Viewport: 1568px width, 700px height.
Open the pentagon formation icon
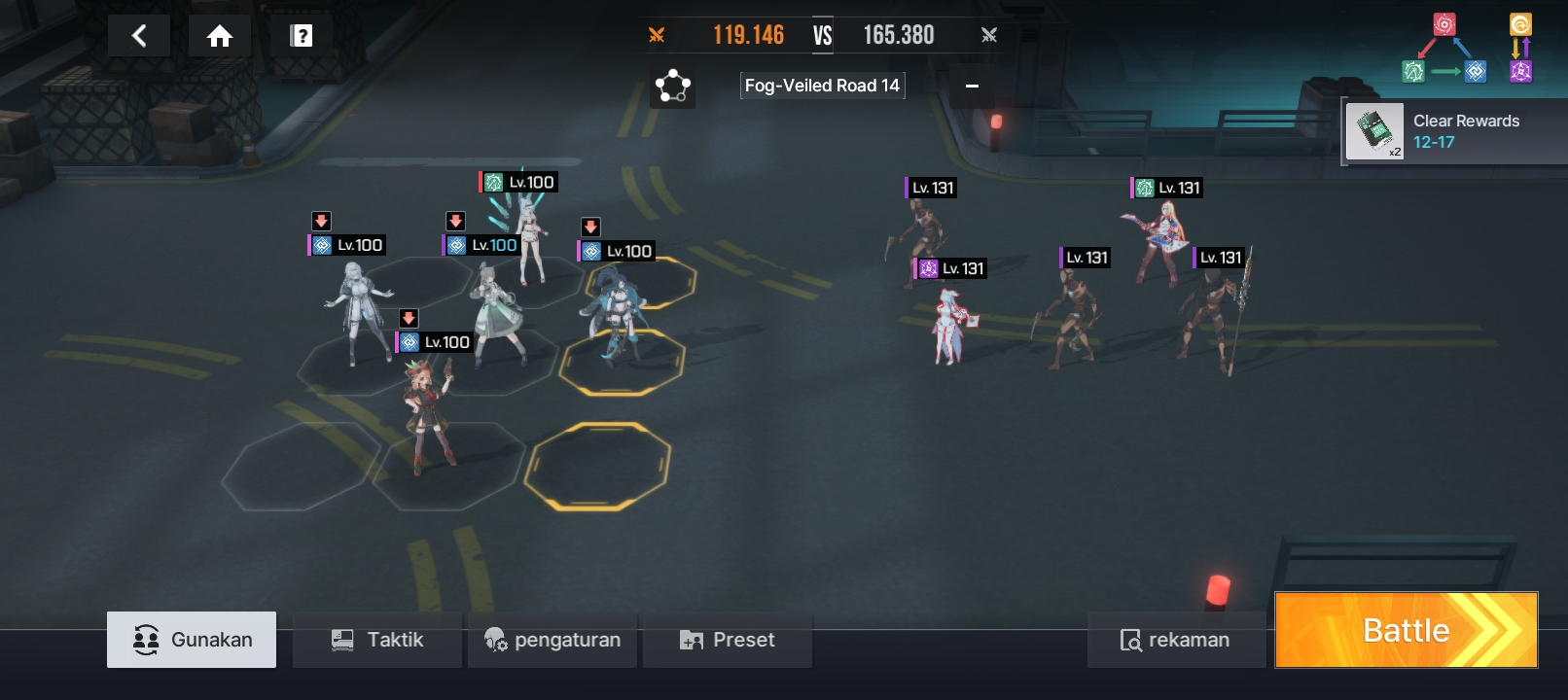[x=672, y=87]
